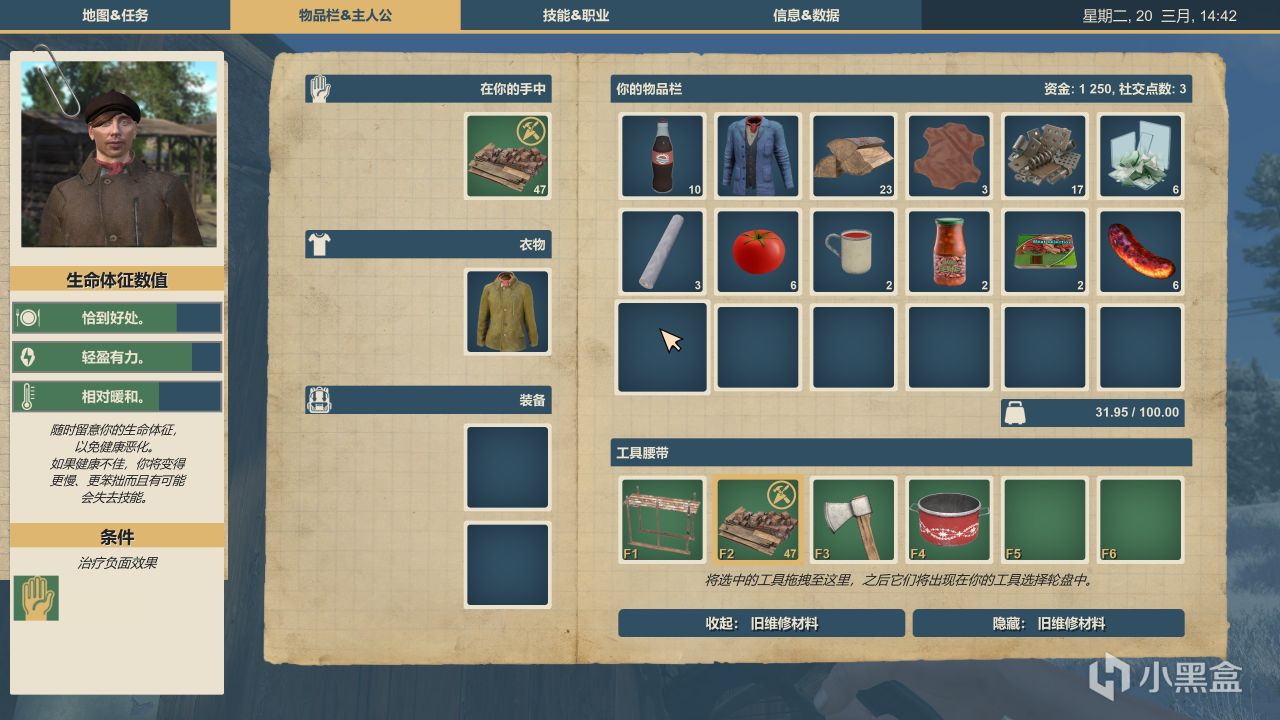Select the red tomato slot

click(758, 251)
